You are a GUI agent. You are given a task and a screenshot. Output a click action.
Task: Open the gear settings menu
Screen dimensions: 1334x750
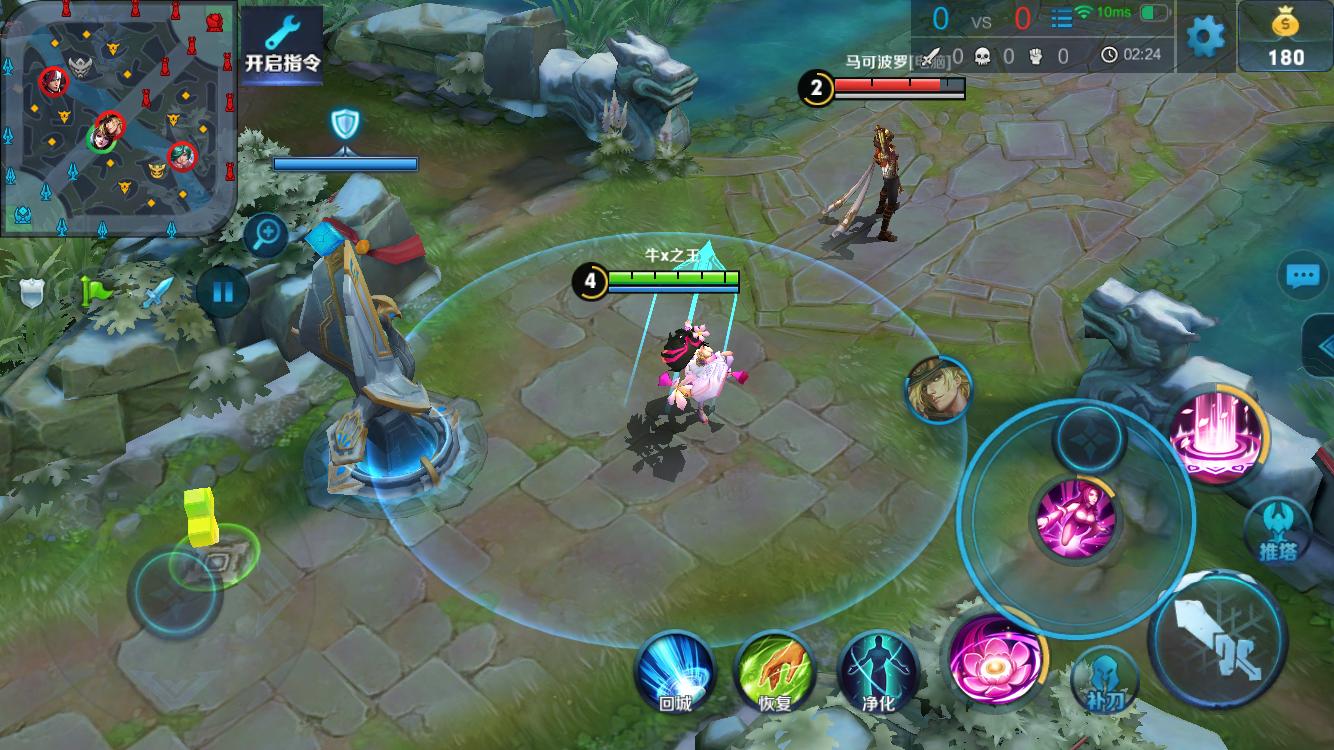click(1205, 37)
